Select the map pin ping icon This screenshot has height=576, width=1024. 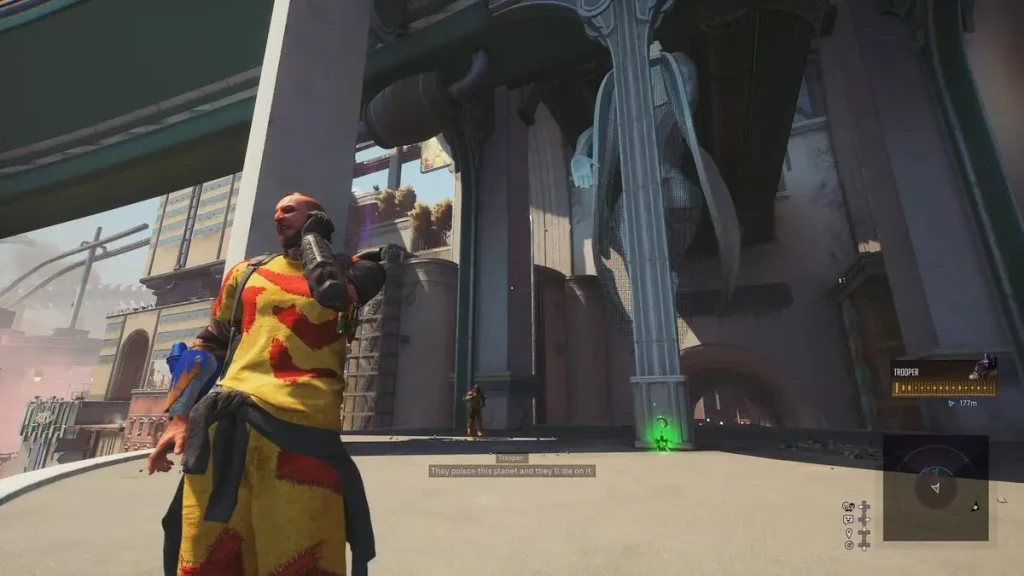point(849,532)
